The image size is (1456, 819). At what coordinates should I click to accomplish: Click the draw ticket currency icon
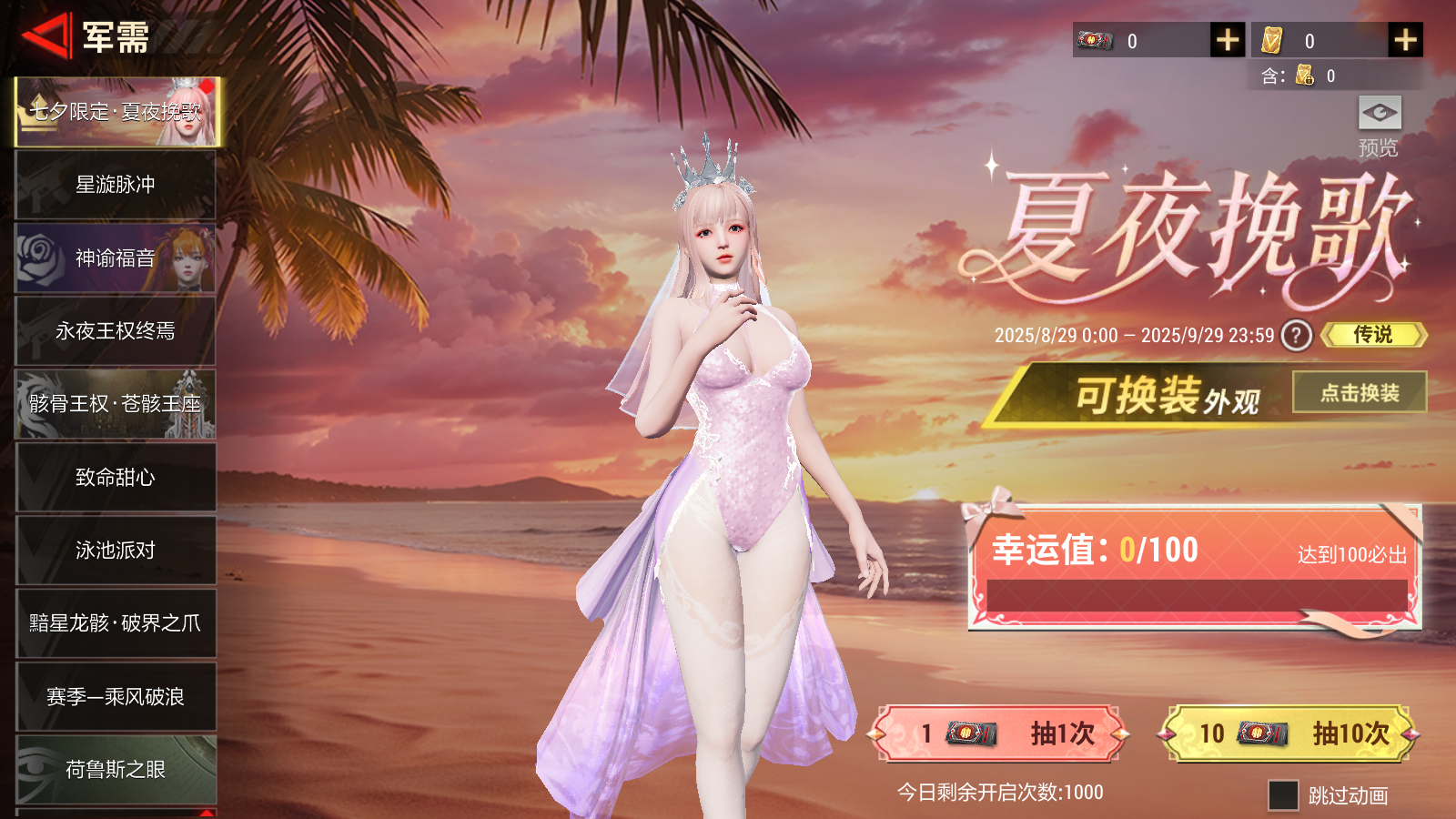coord(1095,40)
